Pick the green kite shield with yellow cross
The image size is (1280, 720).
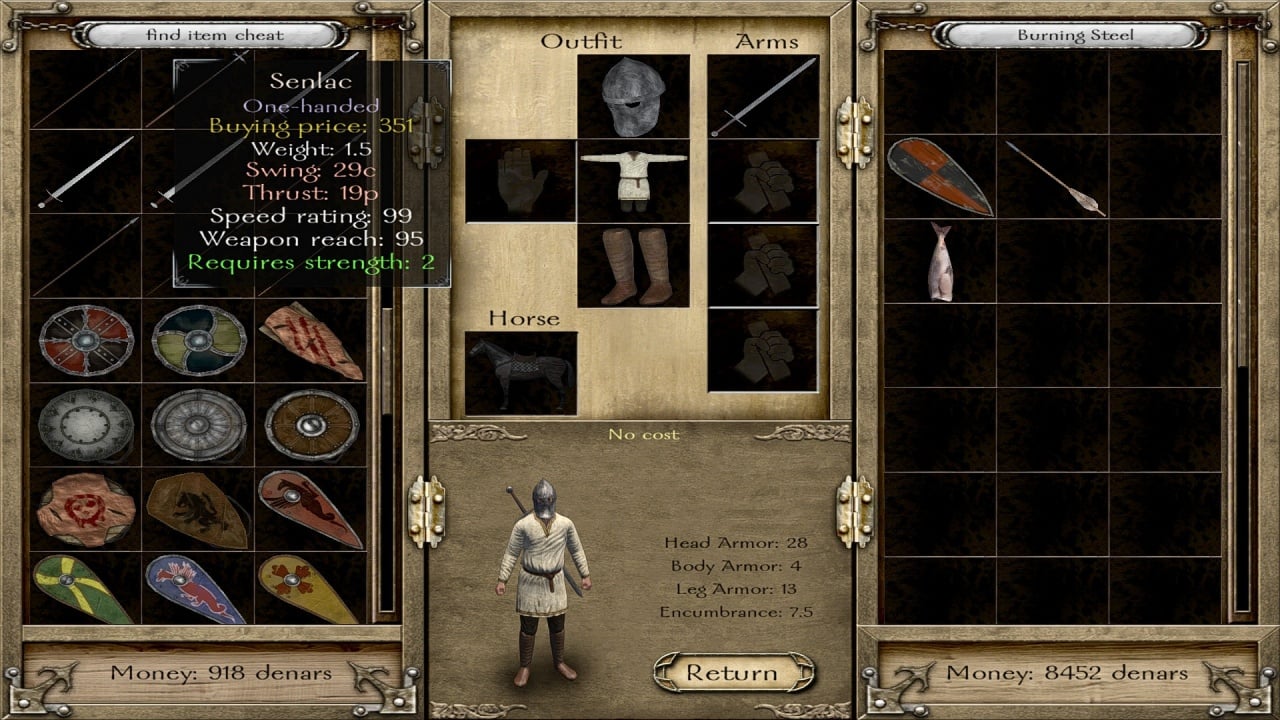[86, 590]
